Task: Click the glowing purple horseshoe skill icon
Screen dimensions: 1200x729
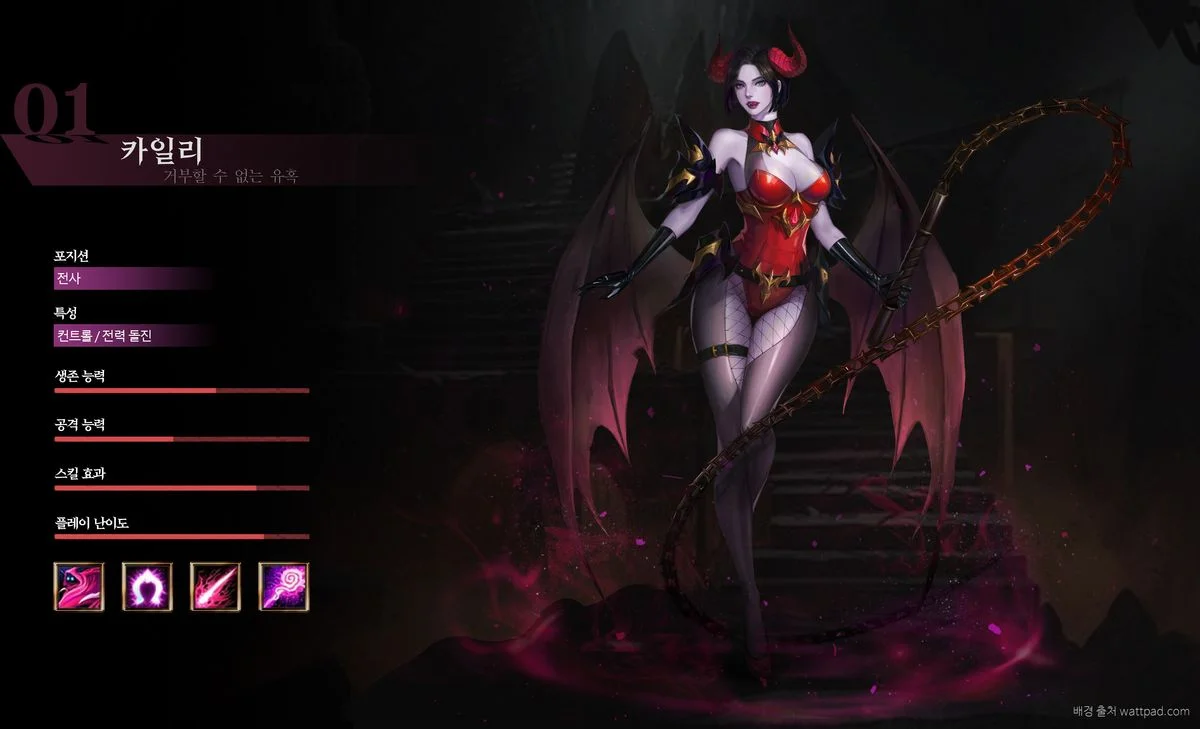Action: (x=147, y=587)
